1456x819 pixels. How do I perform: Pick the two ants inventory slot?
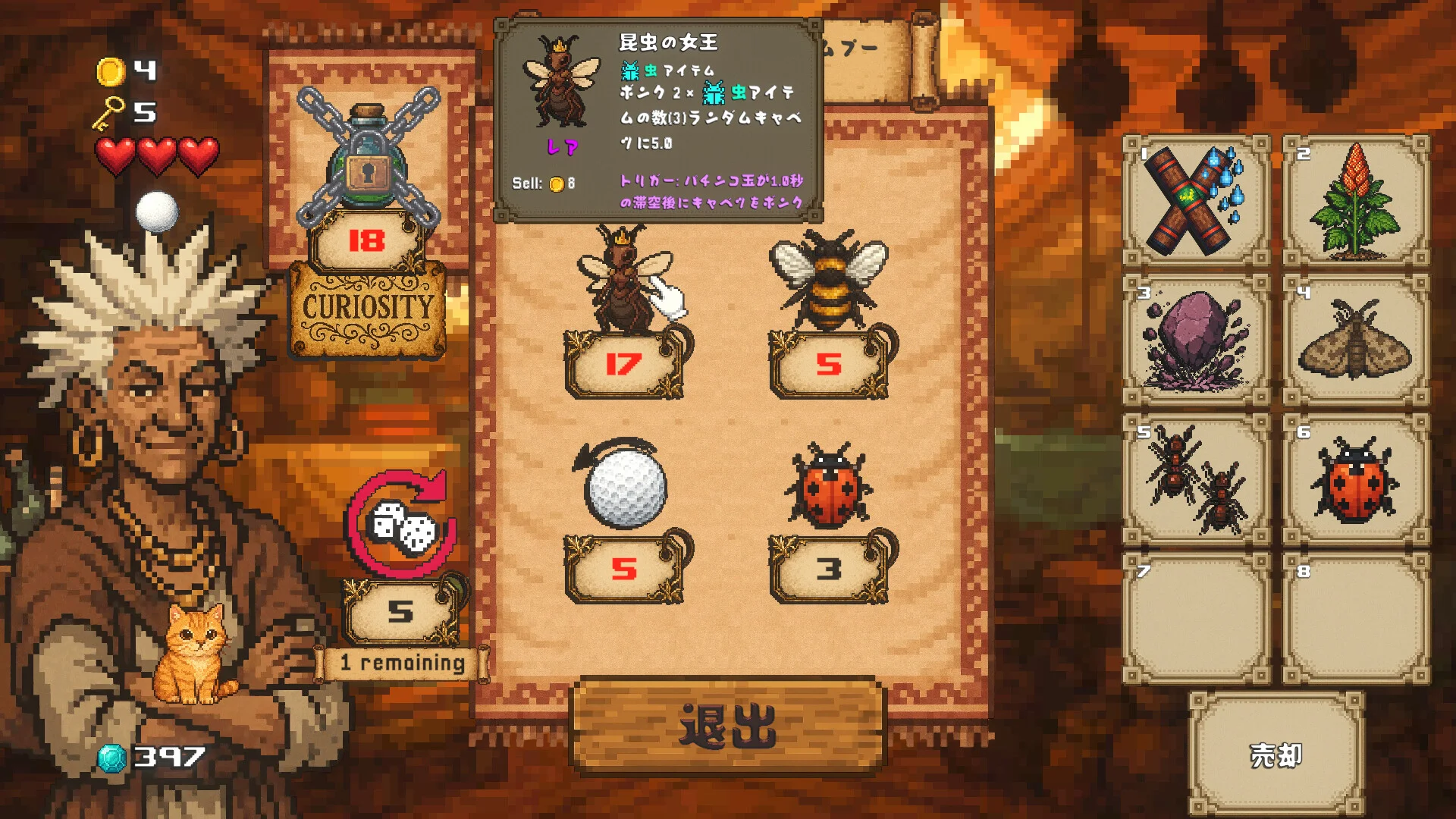click(x=1196, y=480)
